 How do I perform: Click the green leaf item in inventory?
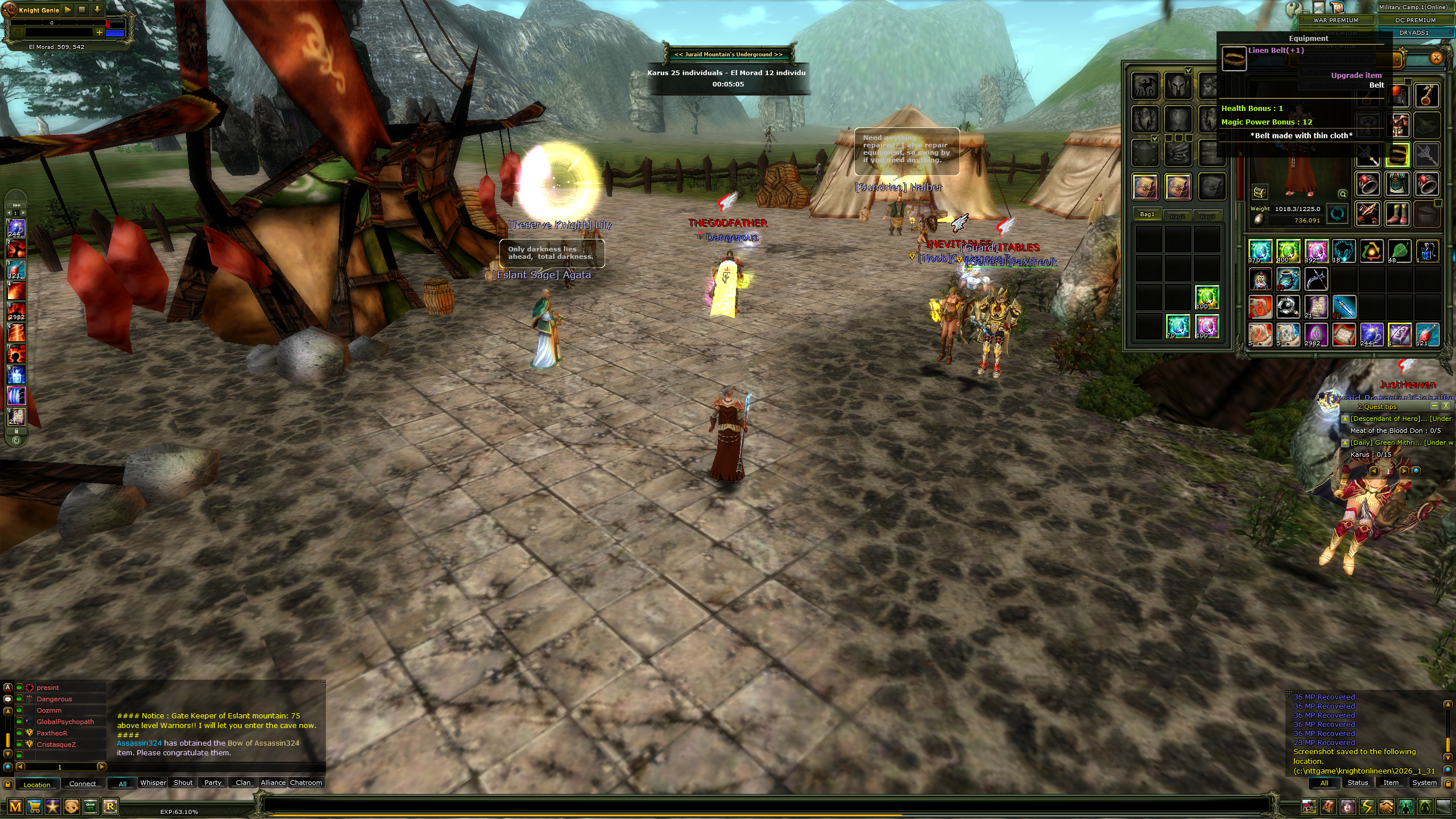pyautogui.click(x=1399, y=251)
